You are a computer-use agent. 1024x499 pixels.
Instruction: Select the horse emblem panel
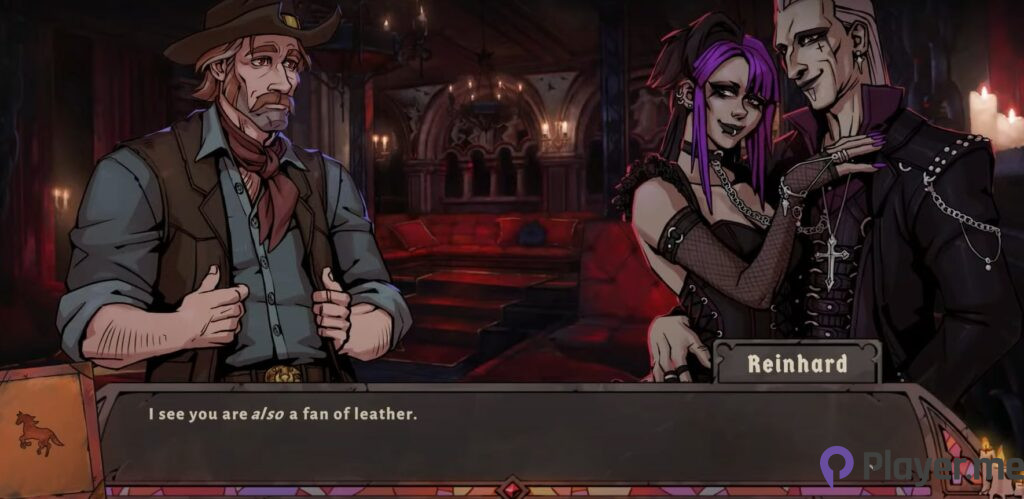[40, 432]
